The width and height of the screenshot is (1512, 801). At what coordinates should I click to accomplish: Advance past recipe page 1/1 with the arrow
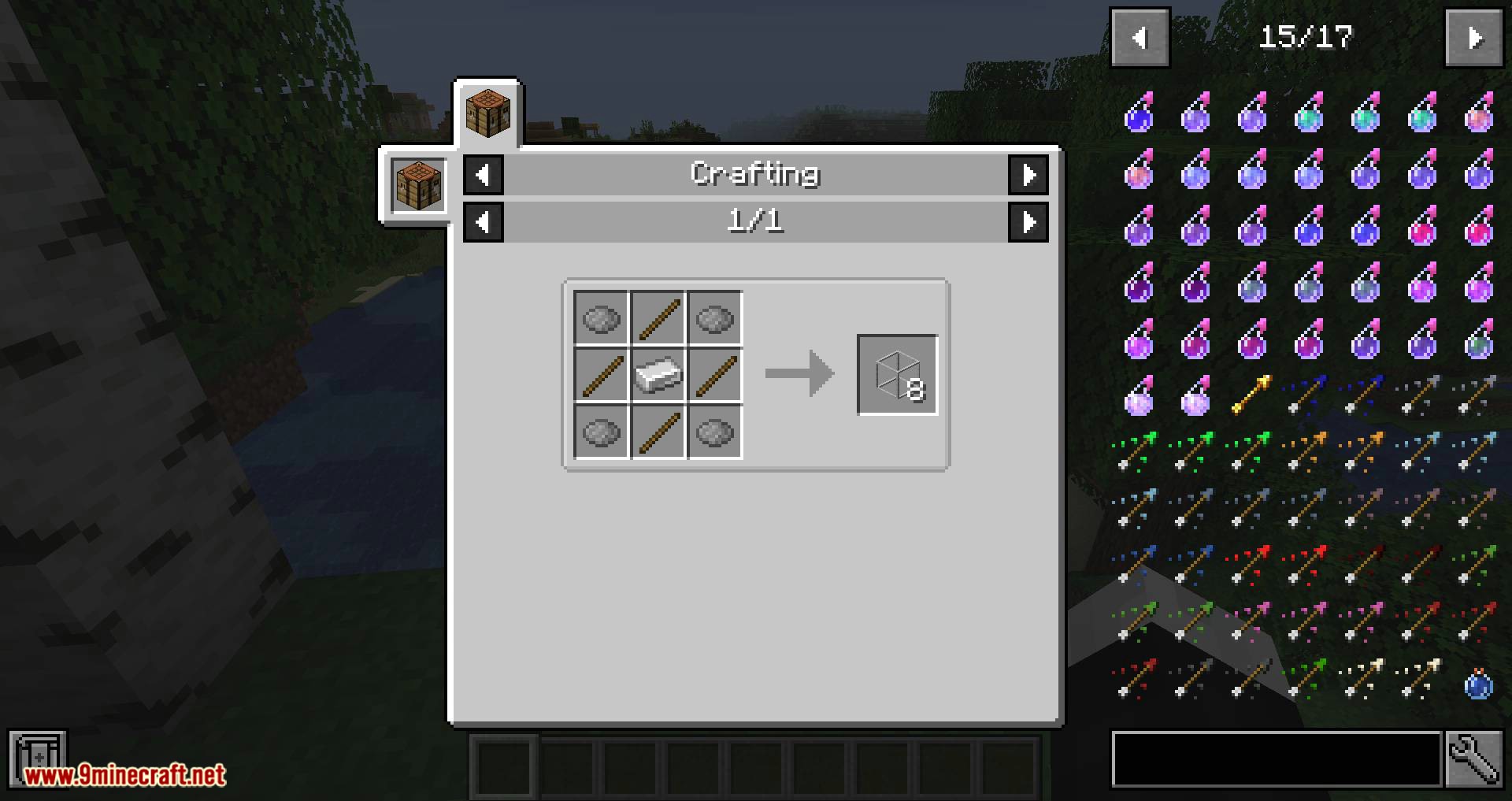pos(1030,221)
